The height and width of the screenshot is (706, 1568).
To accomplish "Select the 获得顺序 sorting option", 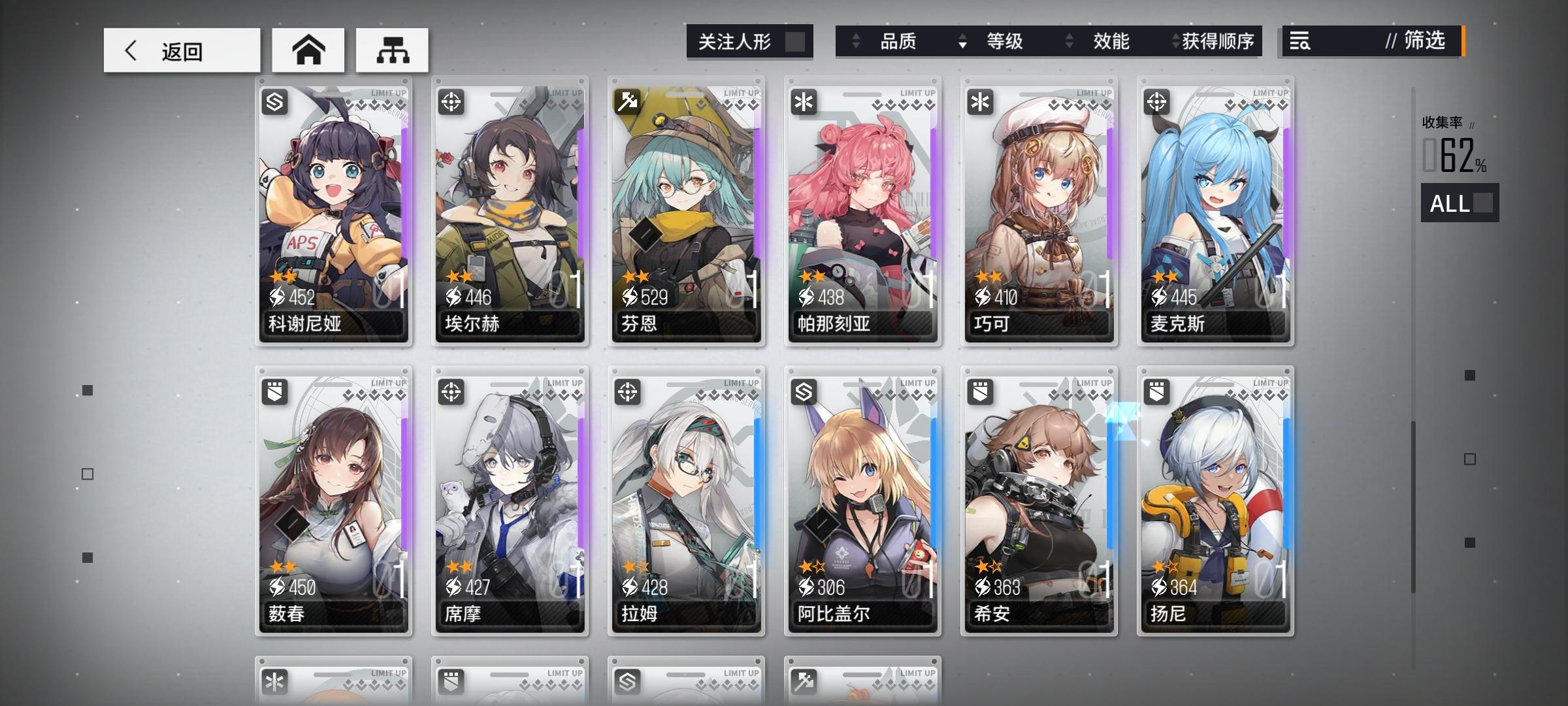I will (x=1219, y=41).
